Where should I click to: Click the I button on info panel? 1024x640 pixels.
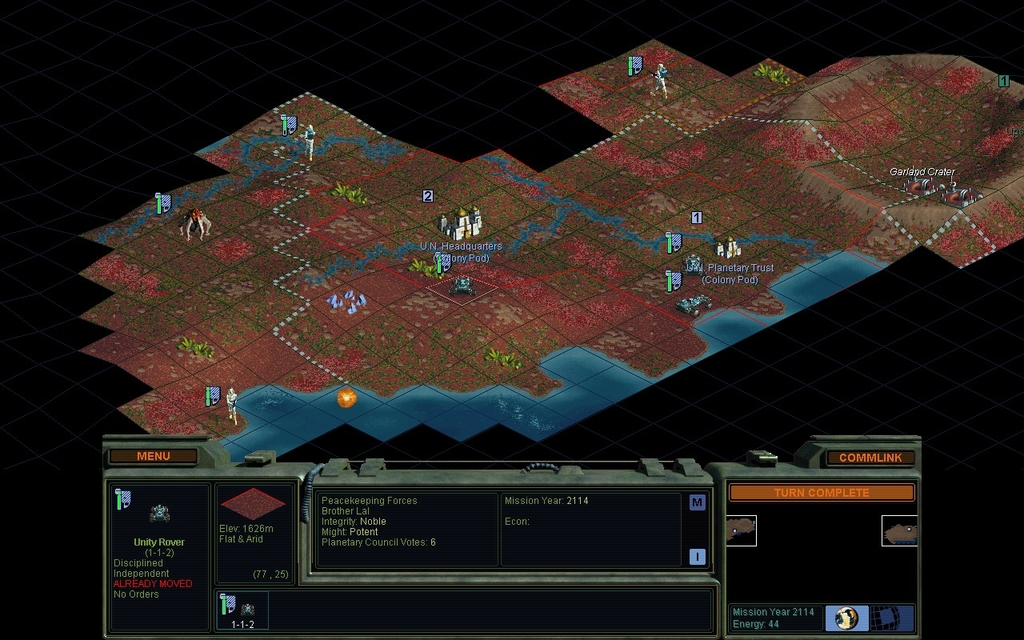(x=697, y=557)
